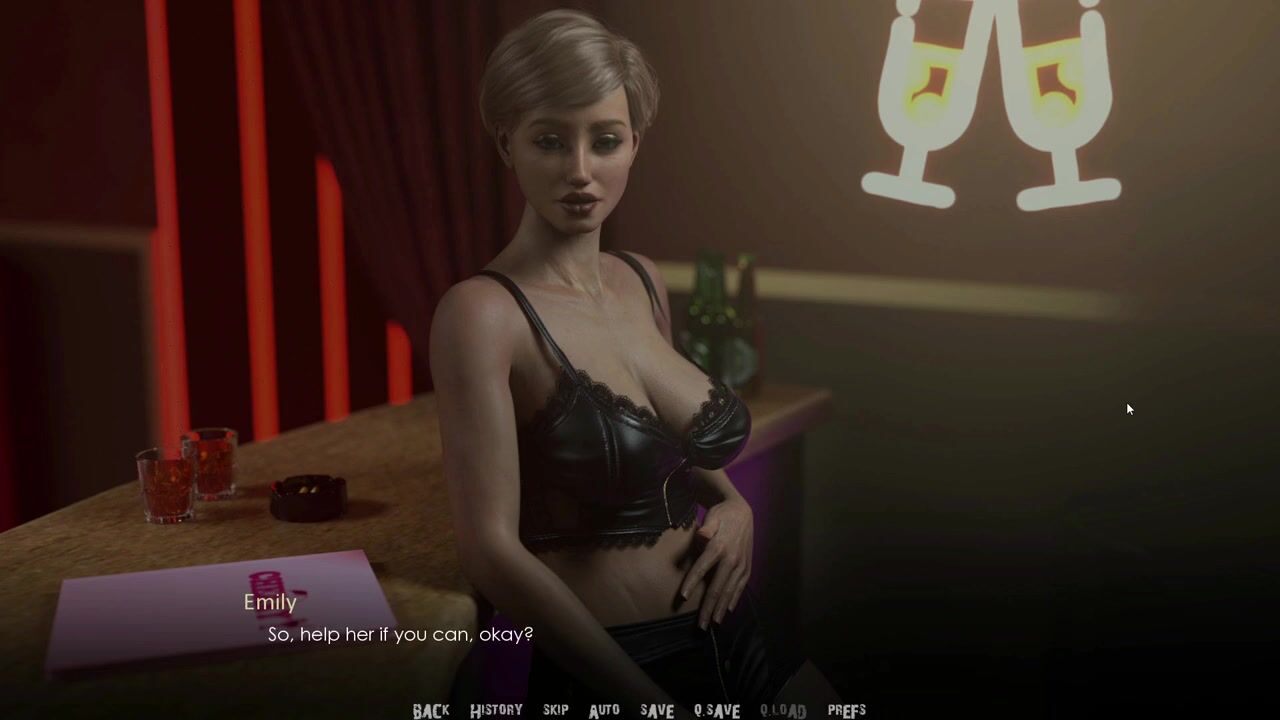Open the Prefs settings menu
The width and height of the screenshot is (1280, 720).
846,710
